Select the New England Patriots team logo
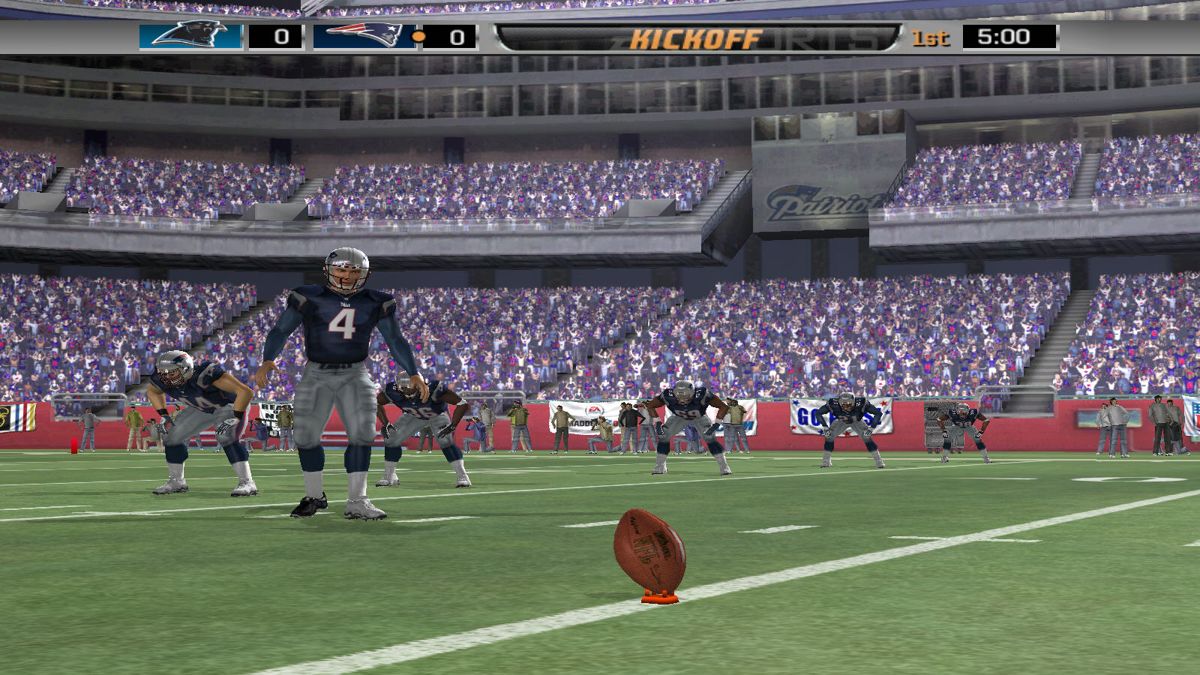1200x675 pixels. [x=364, y=36]
